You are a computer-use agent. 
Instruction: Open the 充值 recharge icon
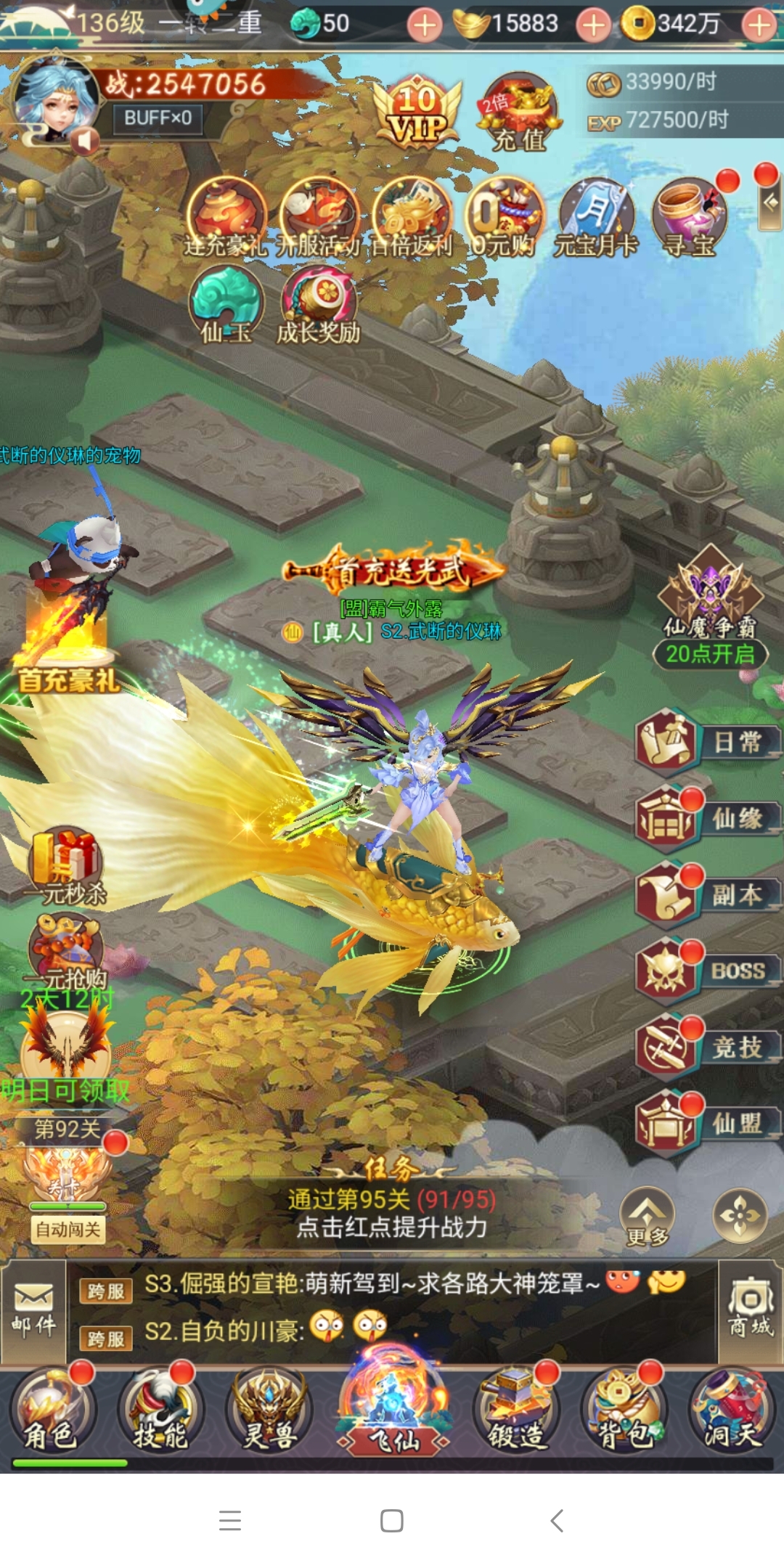[518, 113]
